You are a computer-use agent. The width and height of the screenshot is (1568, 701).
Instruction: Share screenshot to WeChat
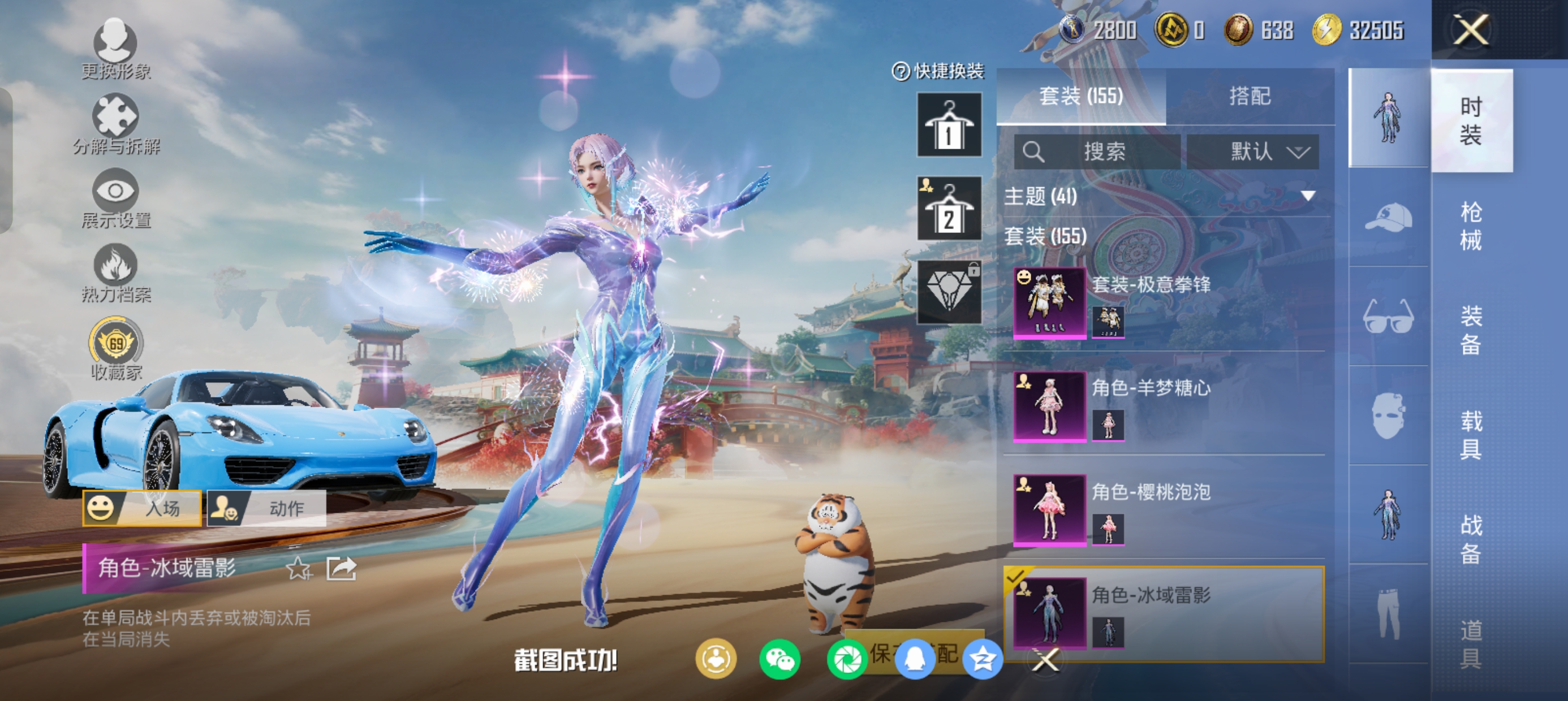[779, 660]
